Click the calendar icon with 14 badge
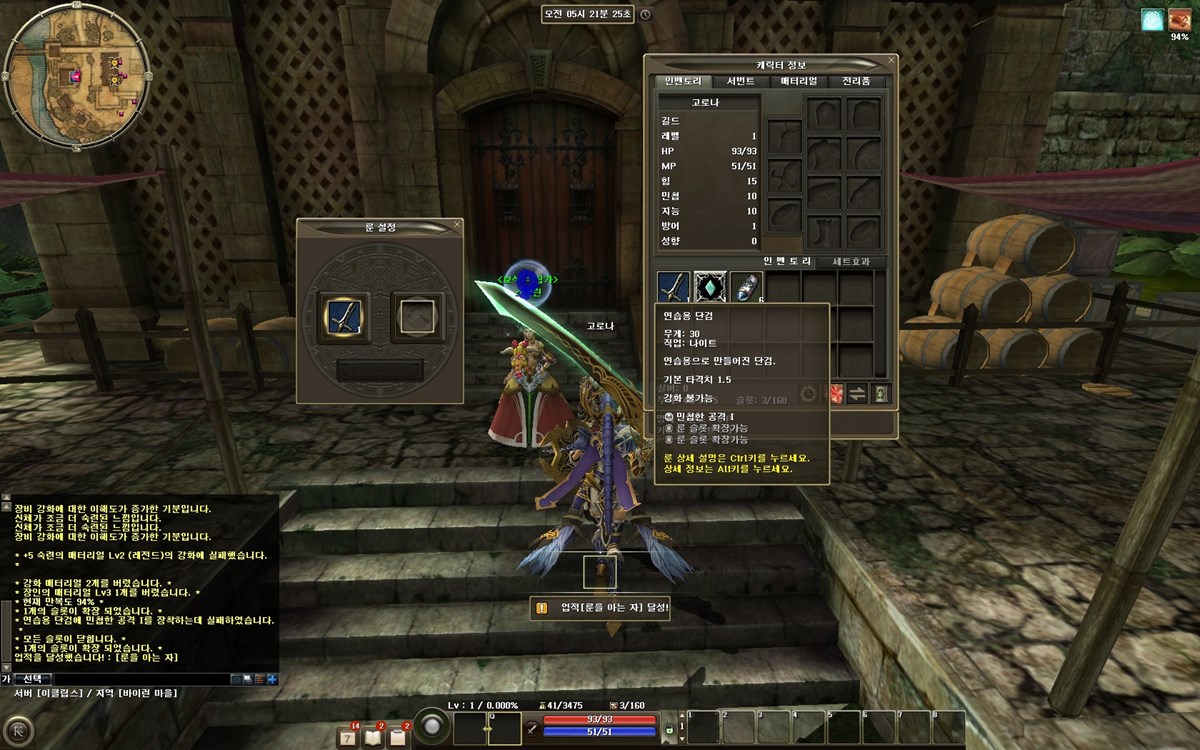The image size is (1200, 750). 348,737
